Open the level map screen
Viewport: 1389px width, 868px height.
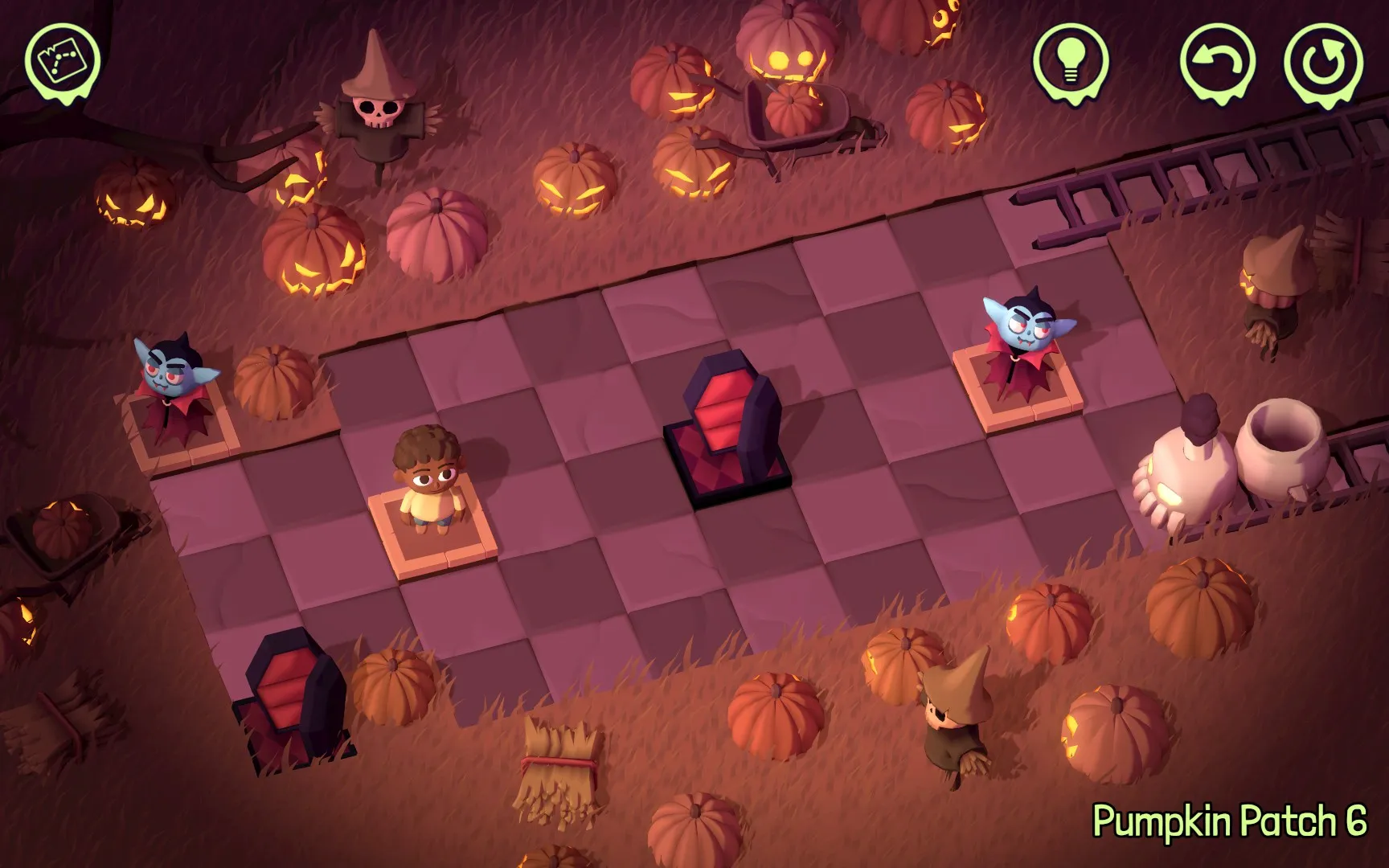coord(62,60)
